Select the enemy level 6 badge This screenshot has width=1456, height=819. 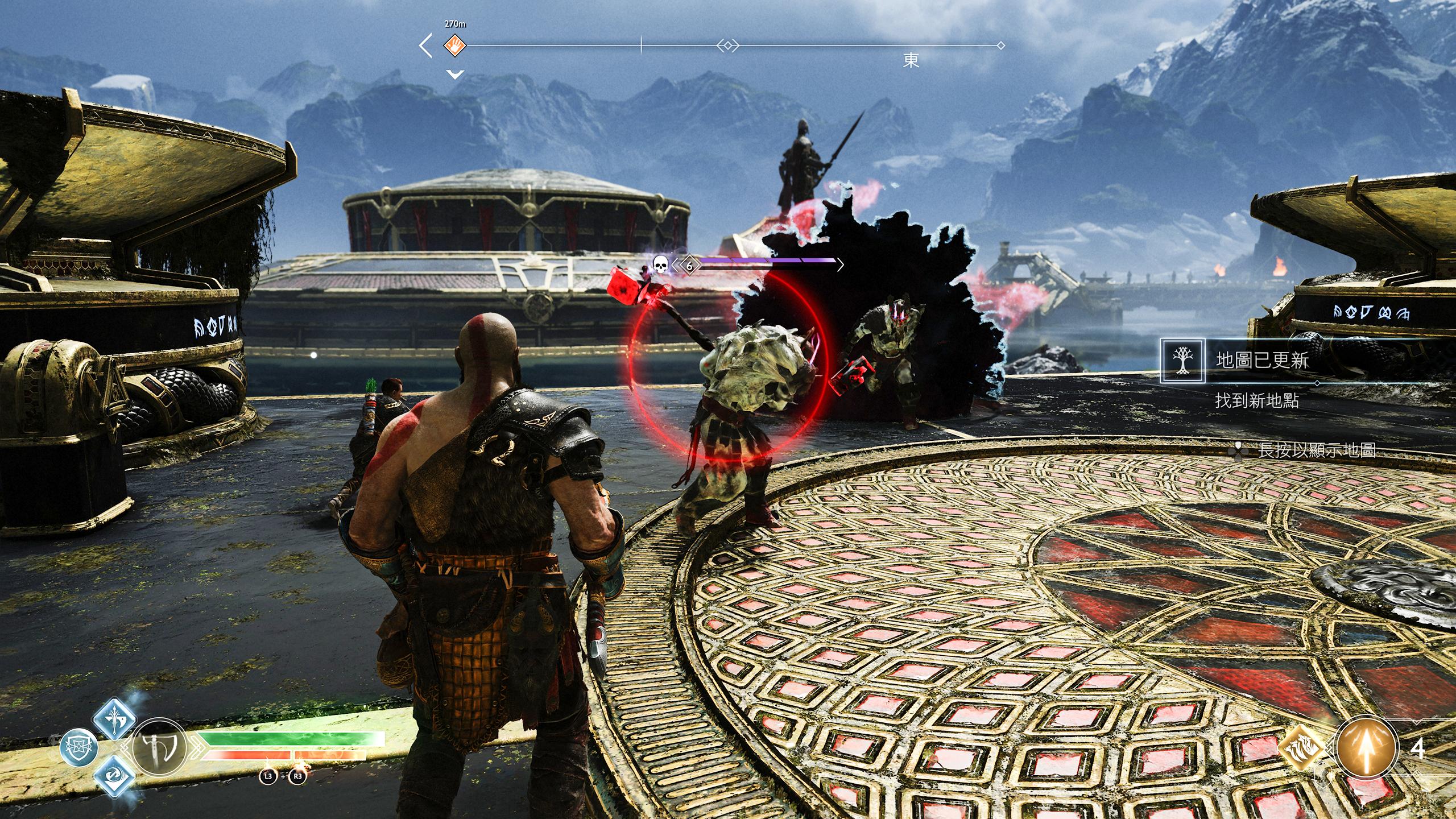[x=689, y=266]
